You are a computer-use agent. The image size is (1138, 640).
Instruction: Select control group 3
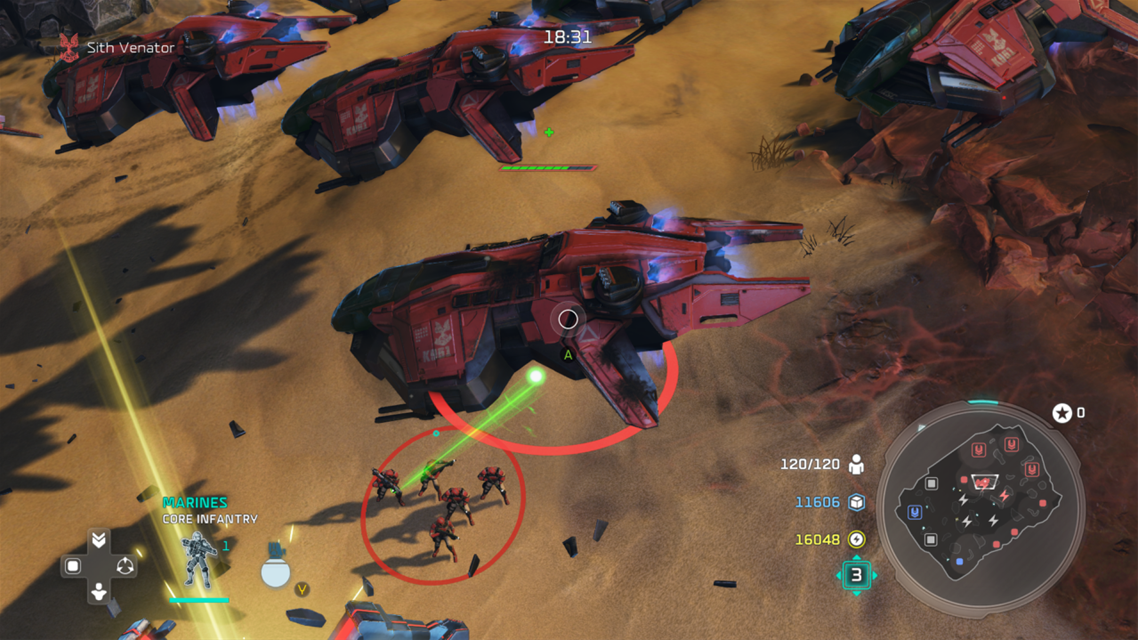click(x=856, y=575)
